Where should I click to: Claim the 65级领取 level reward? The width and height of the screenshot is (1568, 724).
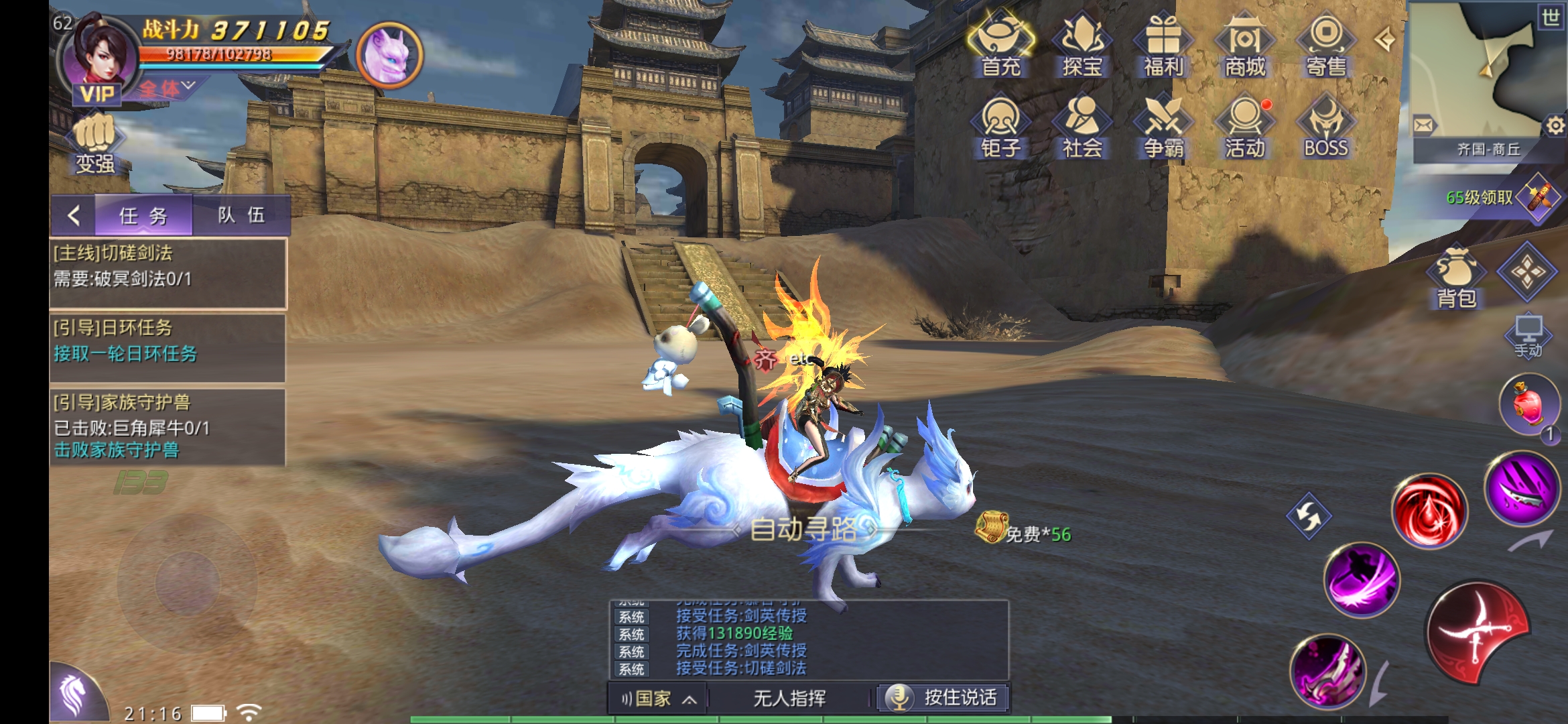[1501, 197]
